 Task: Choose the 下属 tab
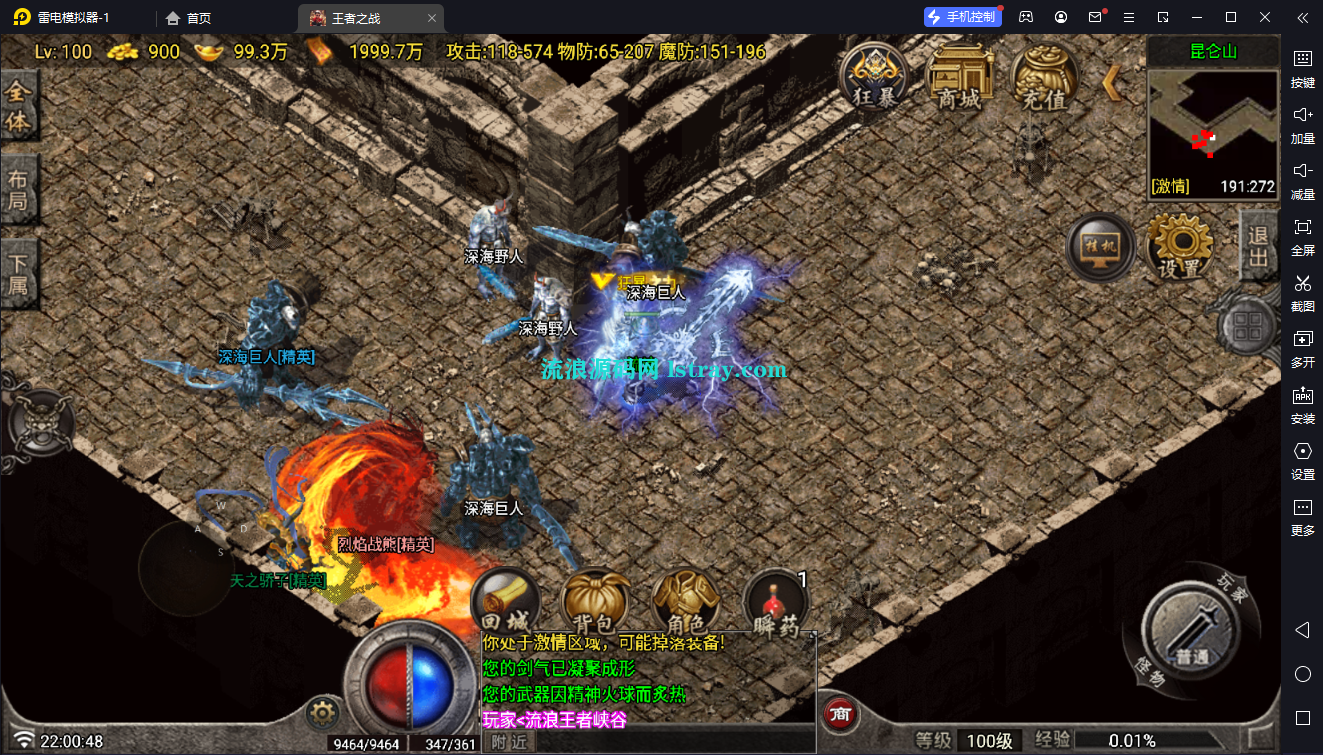point(19,274)
